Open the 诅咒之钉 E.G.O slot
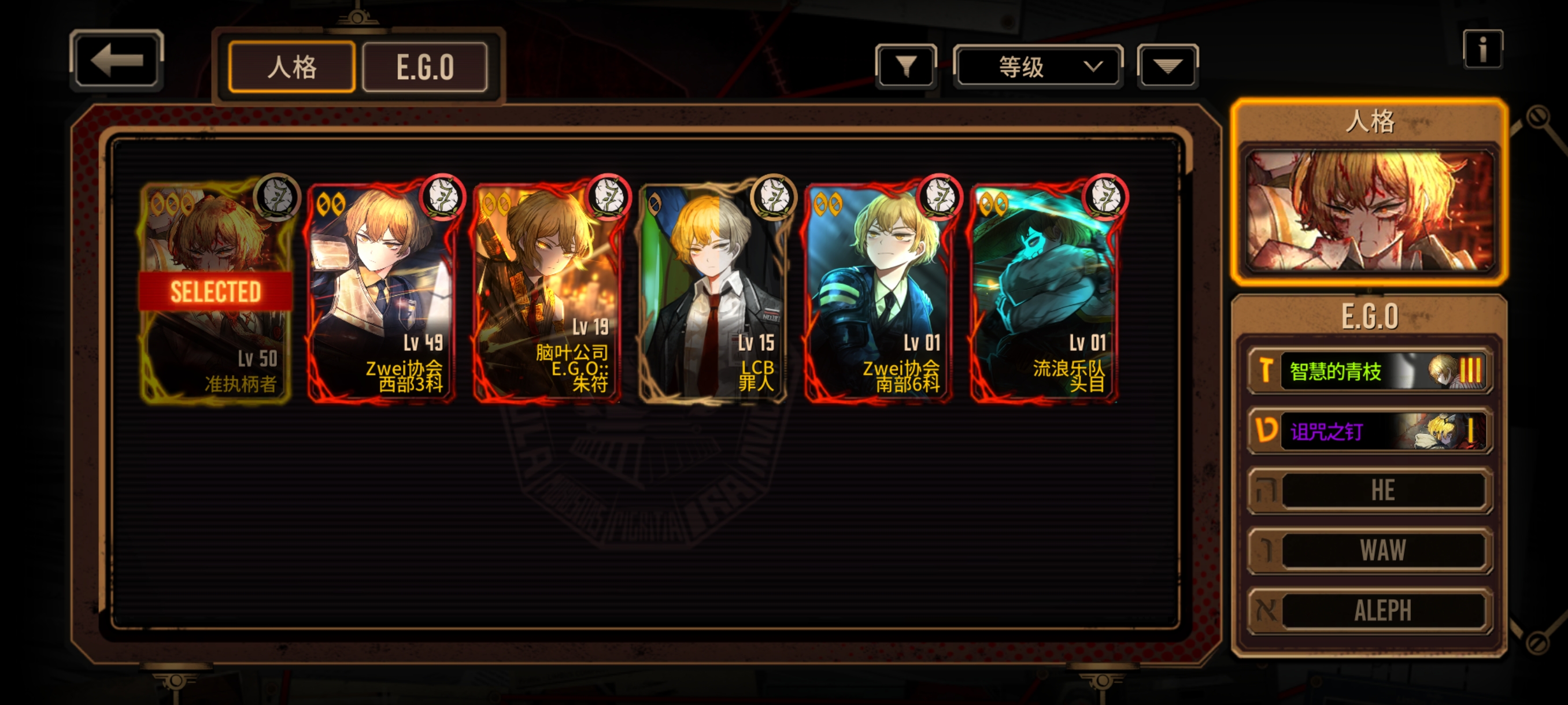The height and width of the screenshot is (705, 1568). [1370, 431]
